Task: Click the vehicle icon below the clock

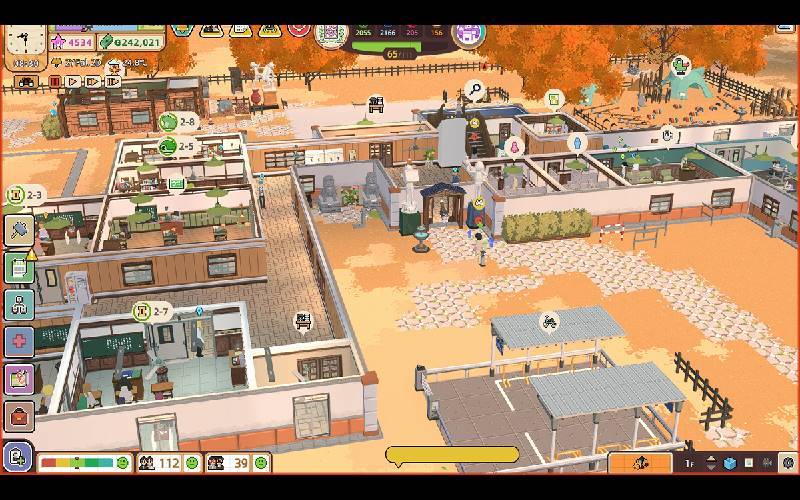Action: 26,81
